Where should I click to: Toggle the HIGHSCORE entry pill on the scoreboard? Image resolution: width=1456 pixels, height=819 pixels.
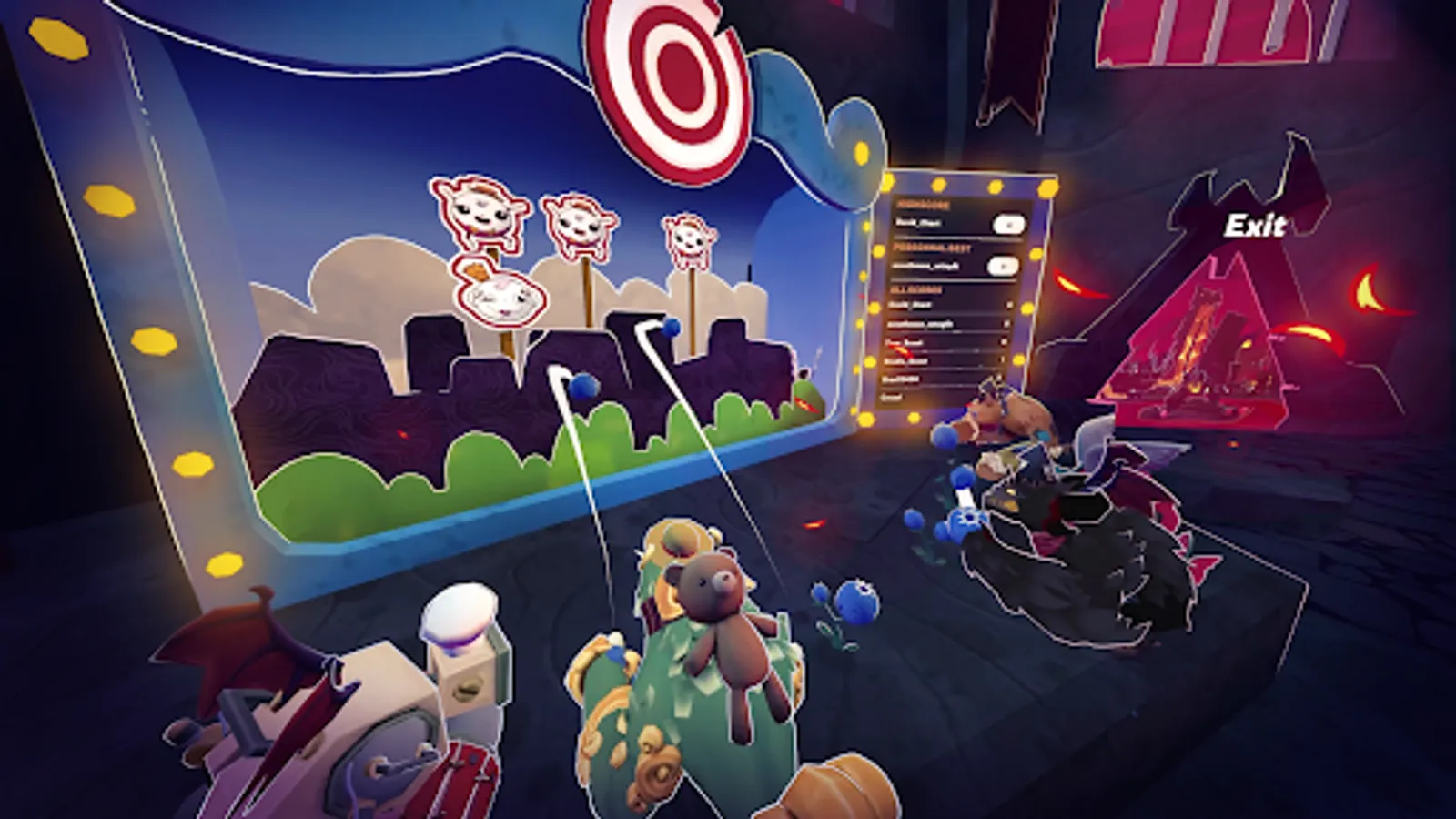point(1008,224)
